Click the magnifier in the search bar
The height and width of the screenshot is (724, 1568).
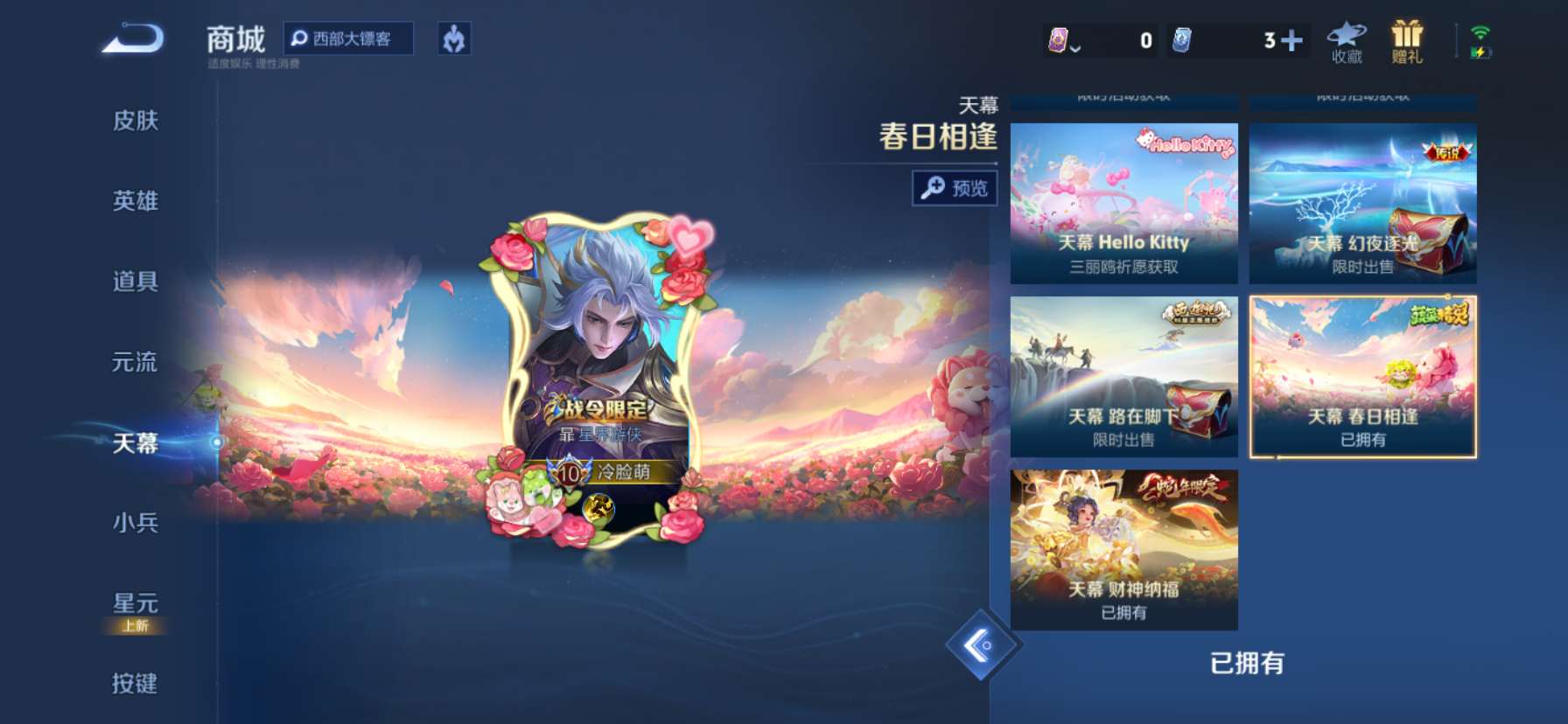(x=298, y=38)
